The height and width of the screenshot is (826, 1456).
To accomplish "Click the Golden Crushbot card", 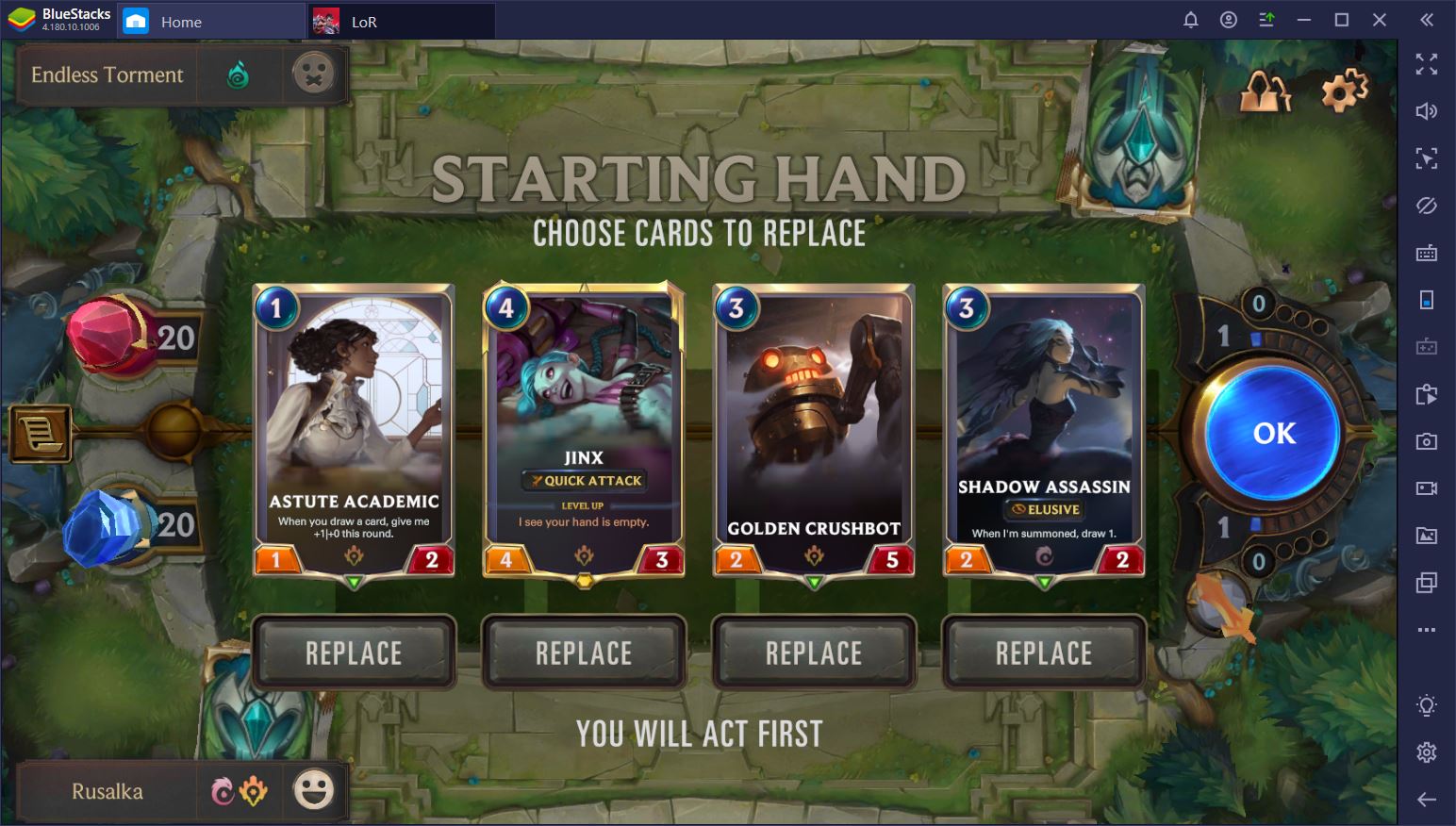I will click(x=813, y=424).
